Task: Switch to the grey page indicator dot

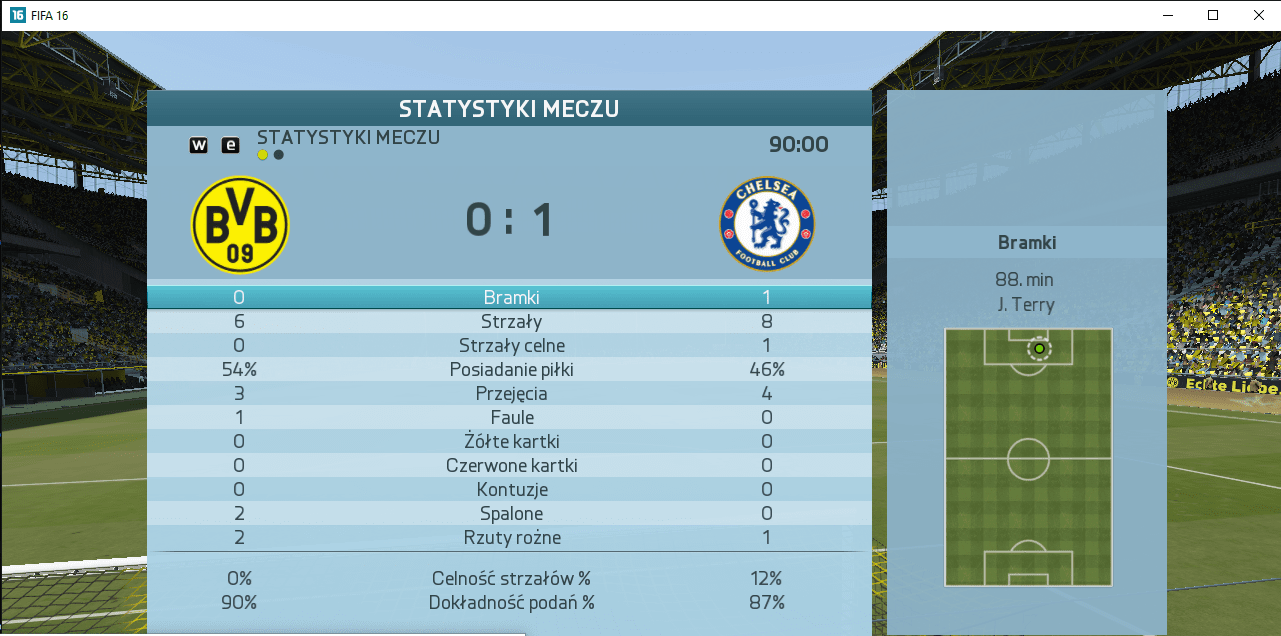Action: [279, 155]
